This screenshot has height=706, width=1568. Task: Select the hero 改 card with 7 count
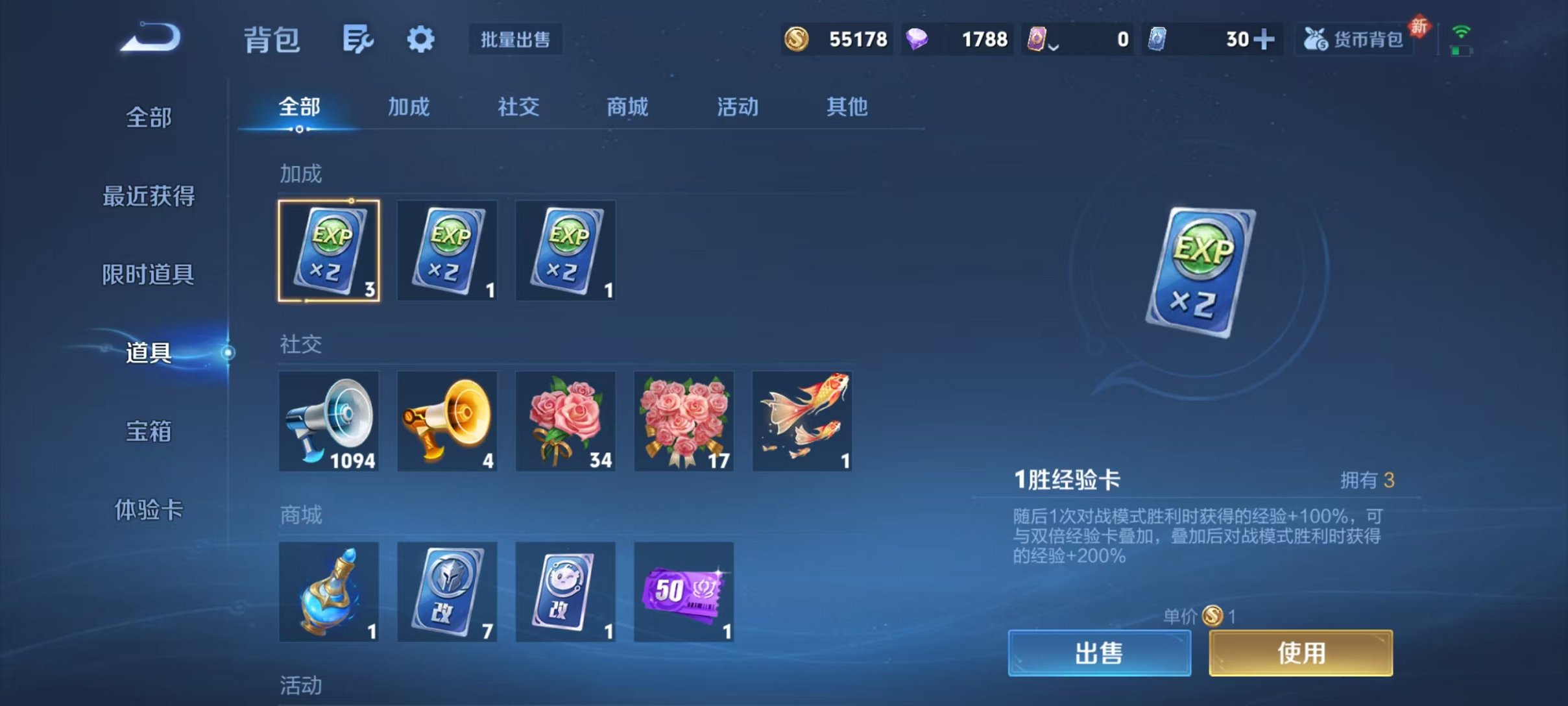448,591
